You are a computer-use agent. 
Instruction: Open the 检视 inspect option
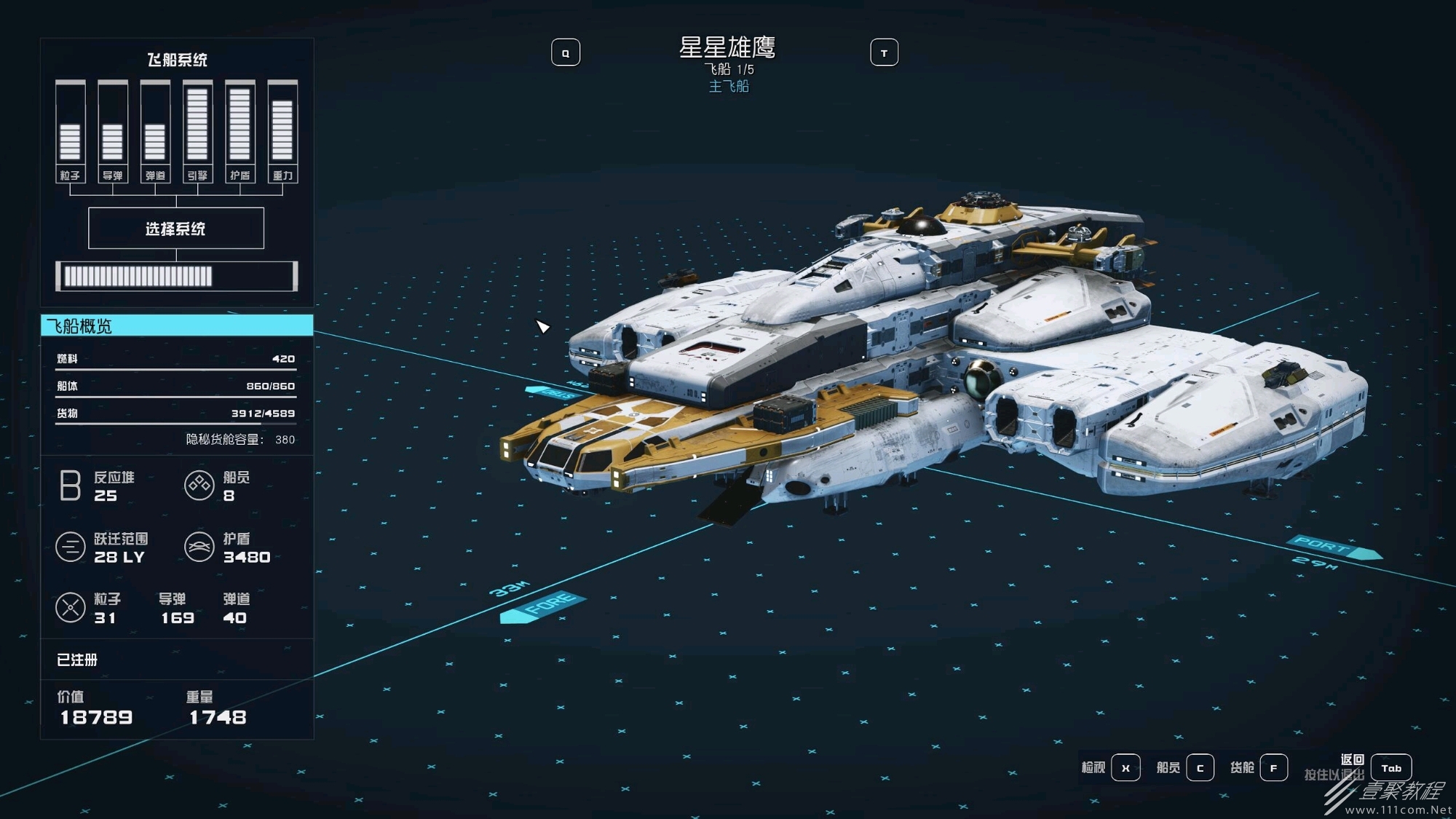[x=1125, y=768]
